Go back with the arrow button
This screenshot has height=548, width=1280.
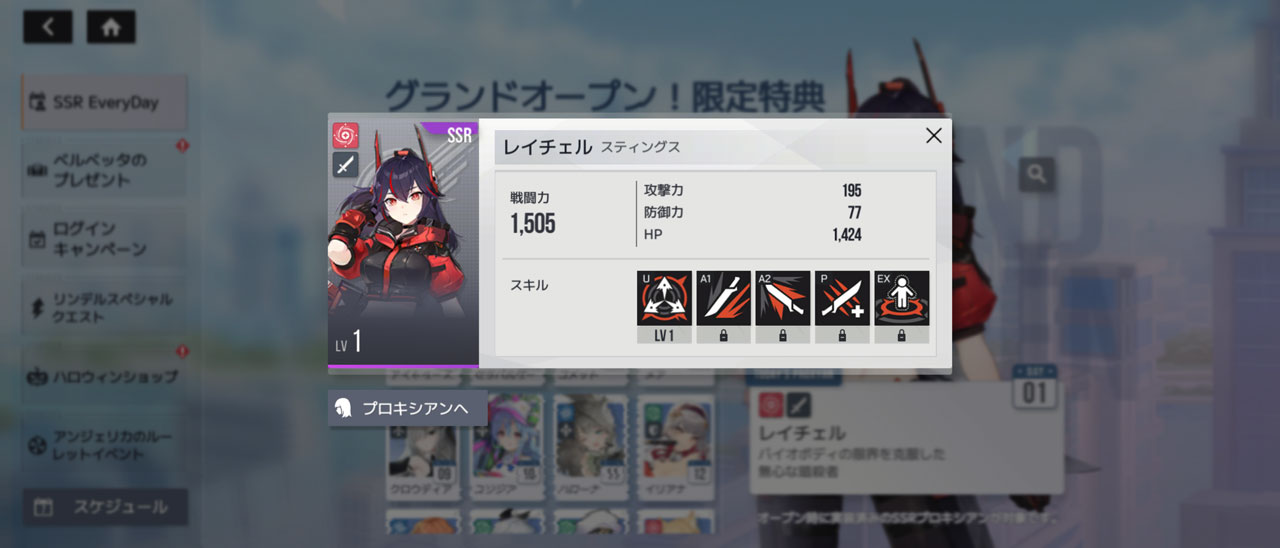(x=48, y=27)
